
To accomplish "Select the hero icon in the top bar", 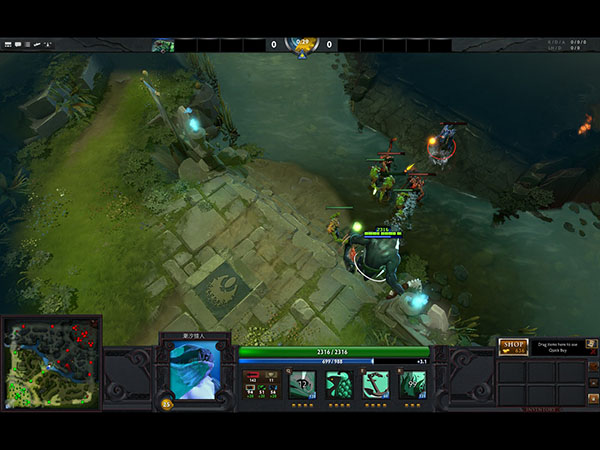I will [x=163, y=45].
